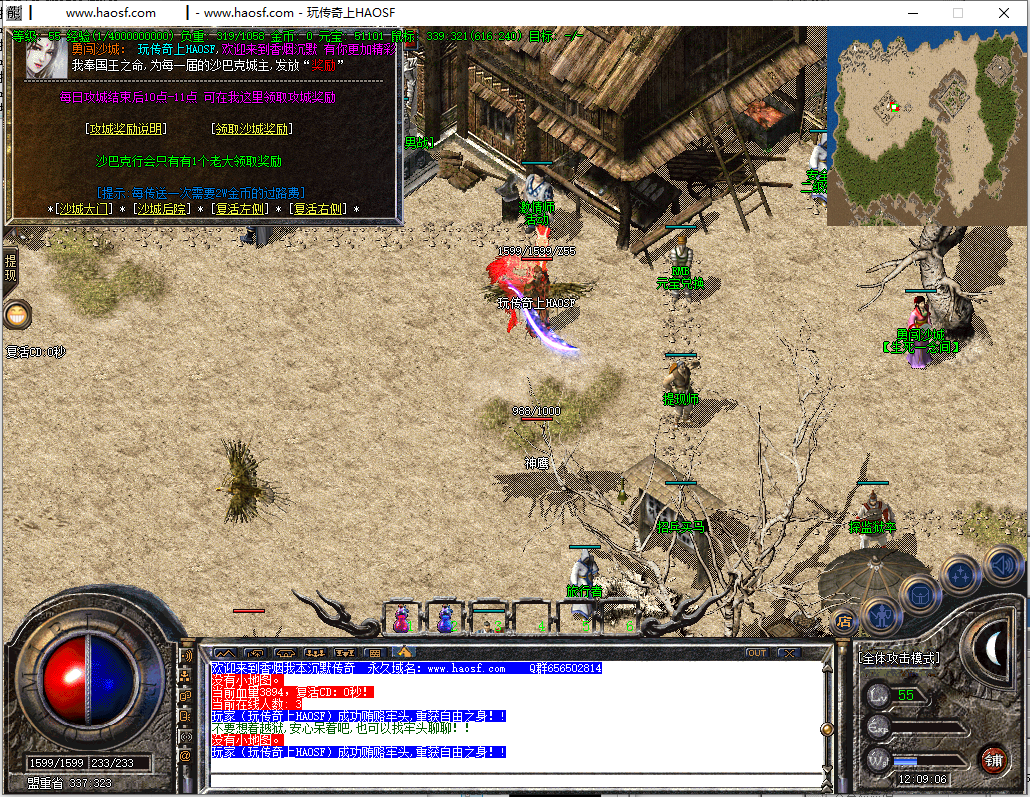Open the 提现 side tab

[10, 268]
